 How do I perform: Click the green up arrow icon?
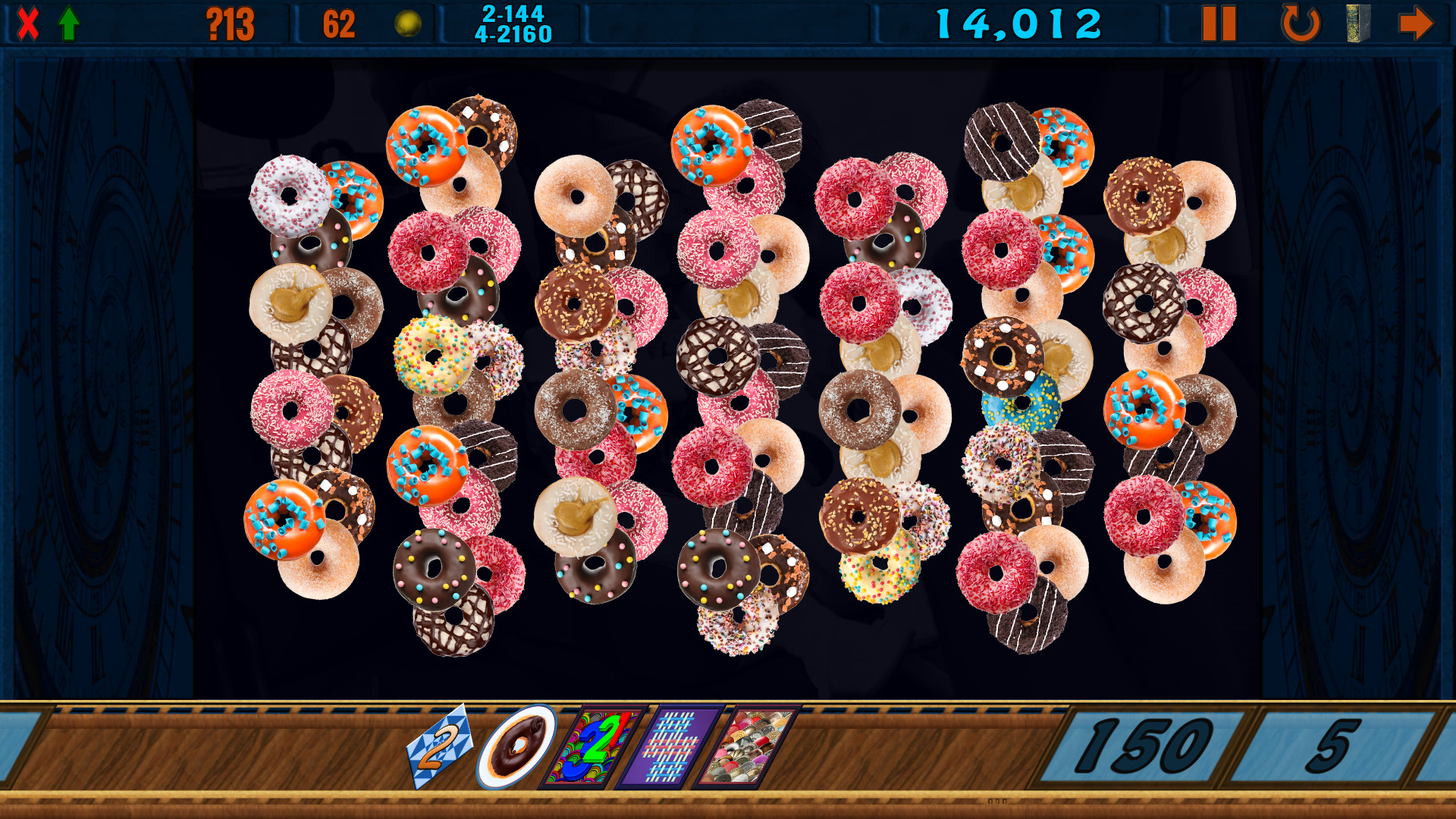(x=68, y=22)
